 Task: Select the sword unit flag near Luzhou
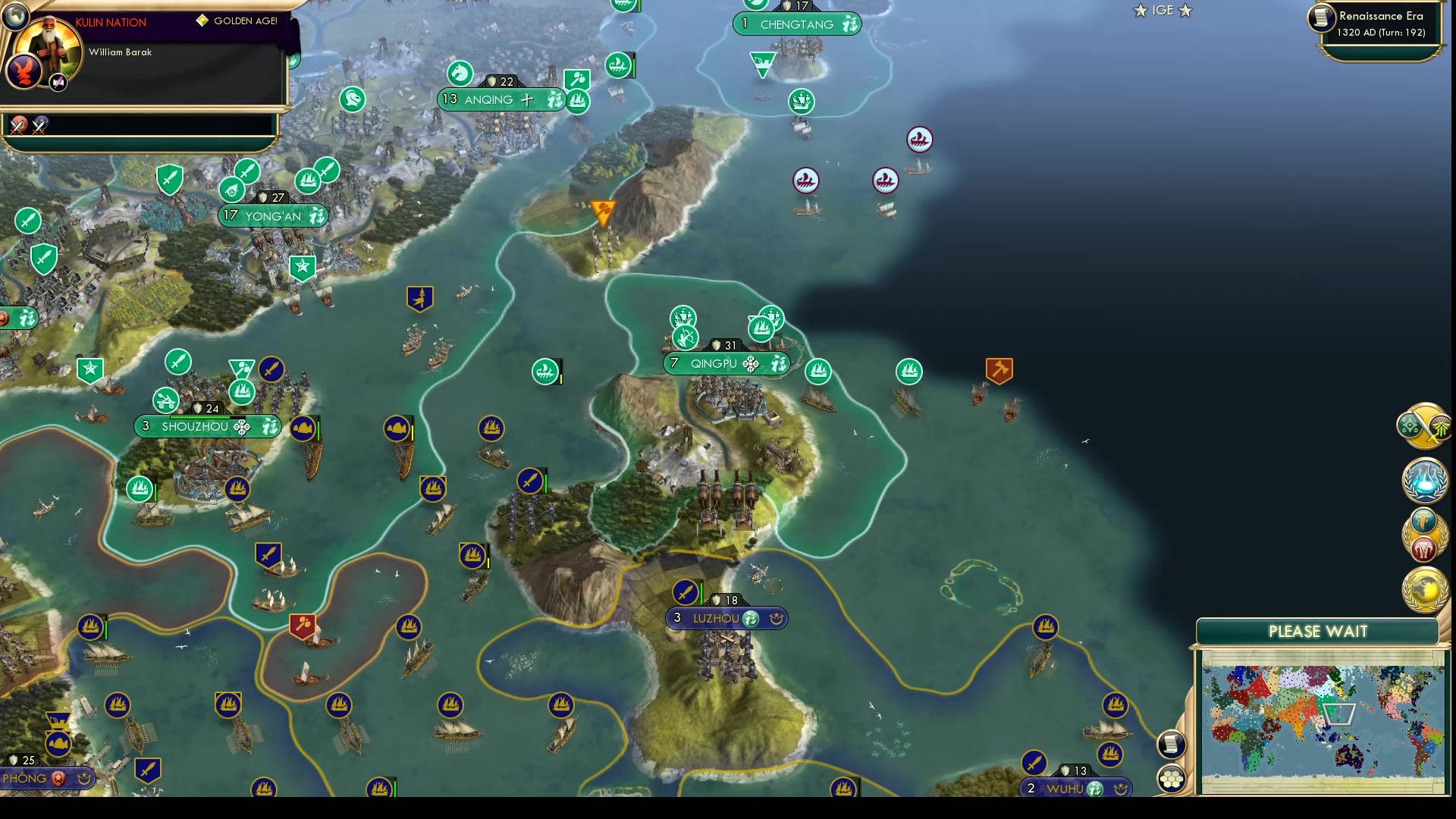coord(687,591)
